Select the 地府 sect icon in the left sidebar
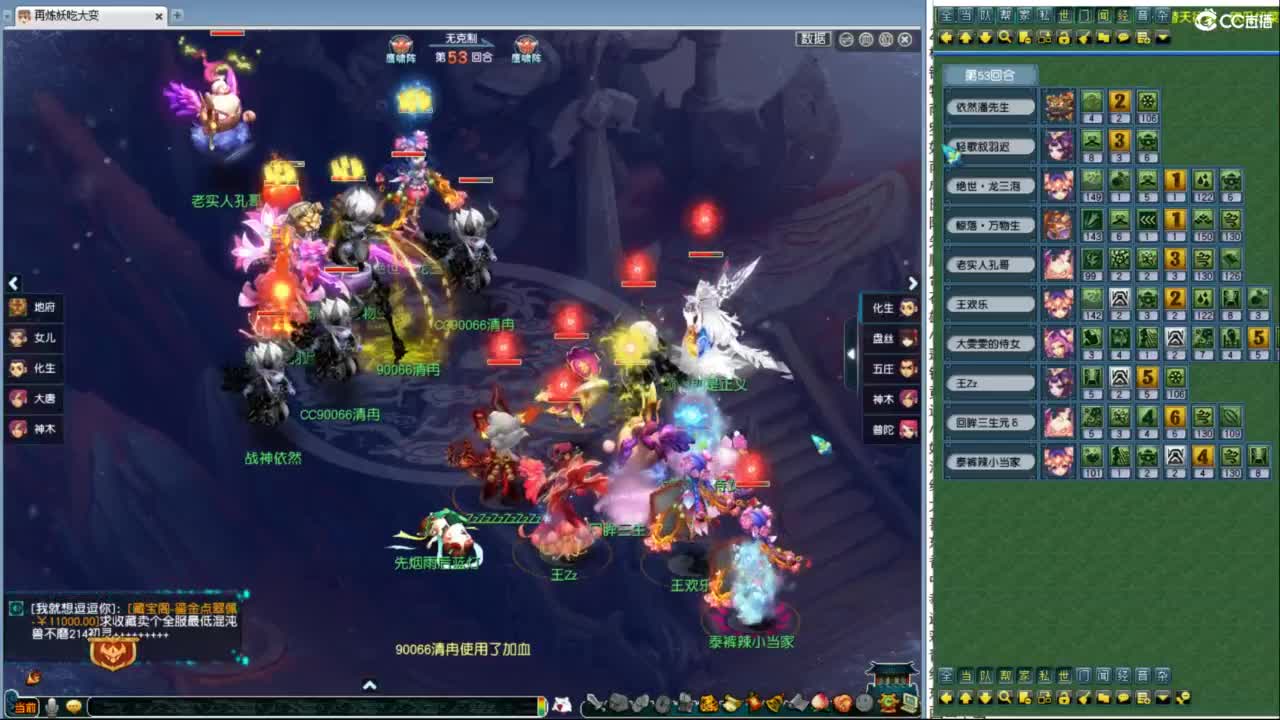 (x=18, y=309)
